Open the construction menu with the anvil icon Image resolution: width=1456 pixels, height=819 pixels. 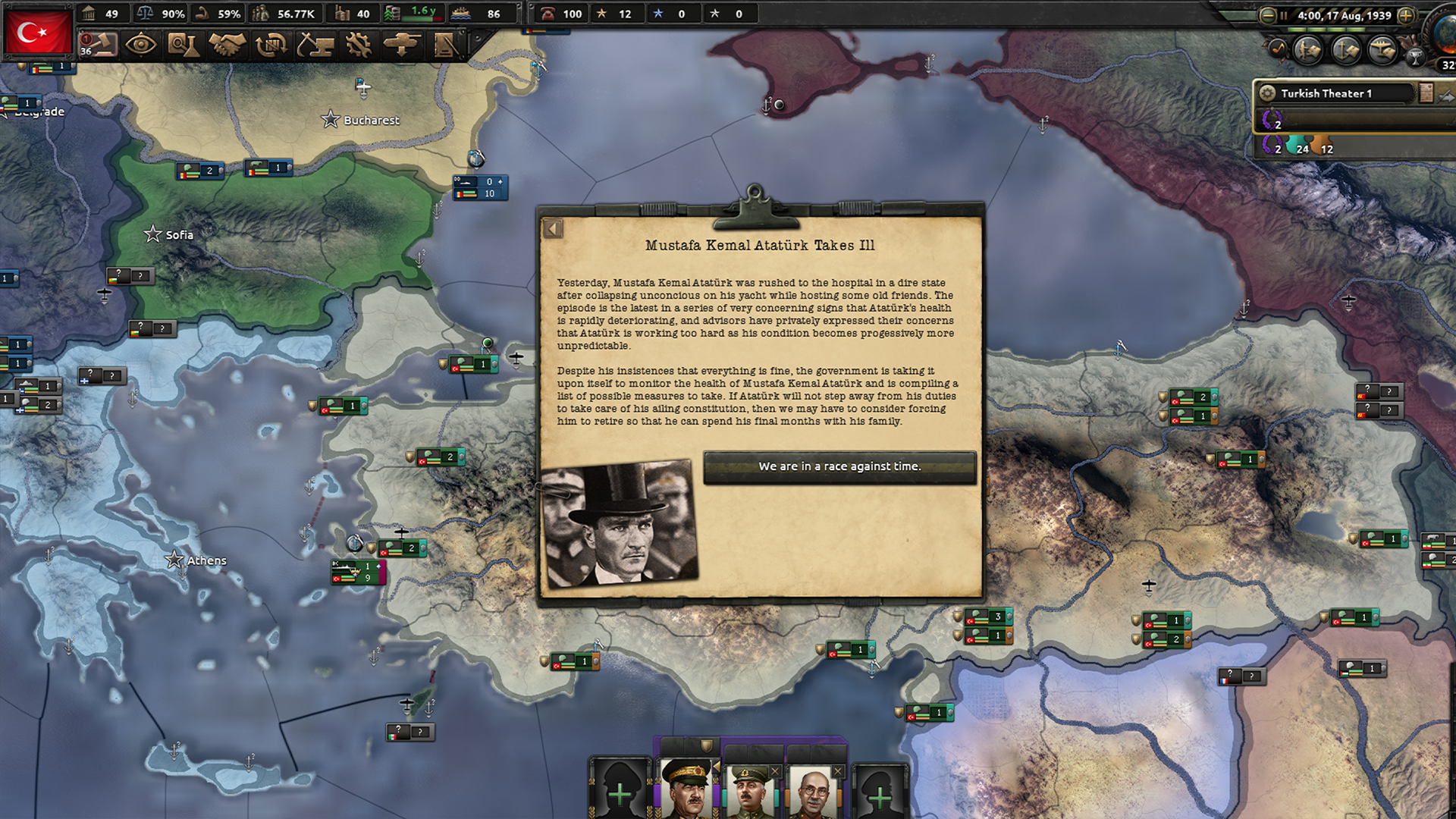[x=314, y=46]
